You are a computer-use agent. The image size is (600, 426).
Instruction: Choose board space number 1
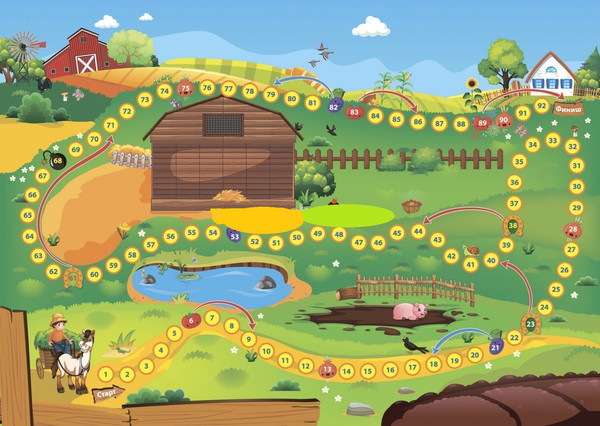(x=106, y=374)
